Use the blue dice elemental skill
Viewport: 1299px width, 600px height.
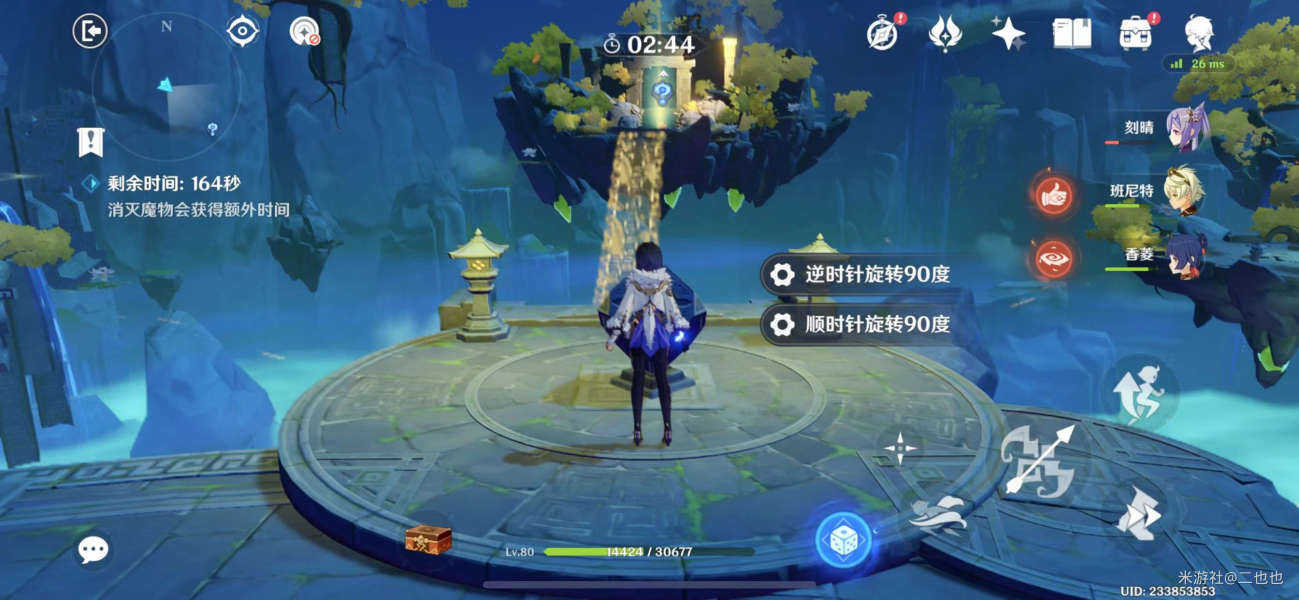coord(843,540)
